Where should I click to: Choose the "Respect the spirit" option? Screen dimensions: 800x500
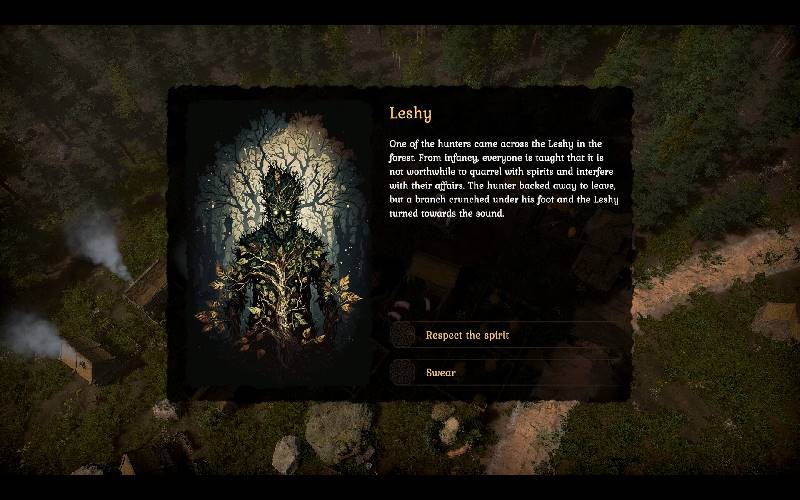click(467, 335)
